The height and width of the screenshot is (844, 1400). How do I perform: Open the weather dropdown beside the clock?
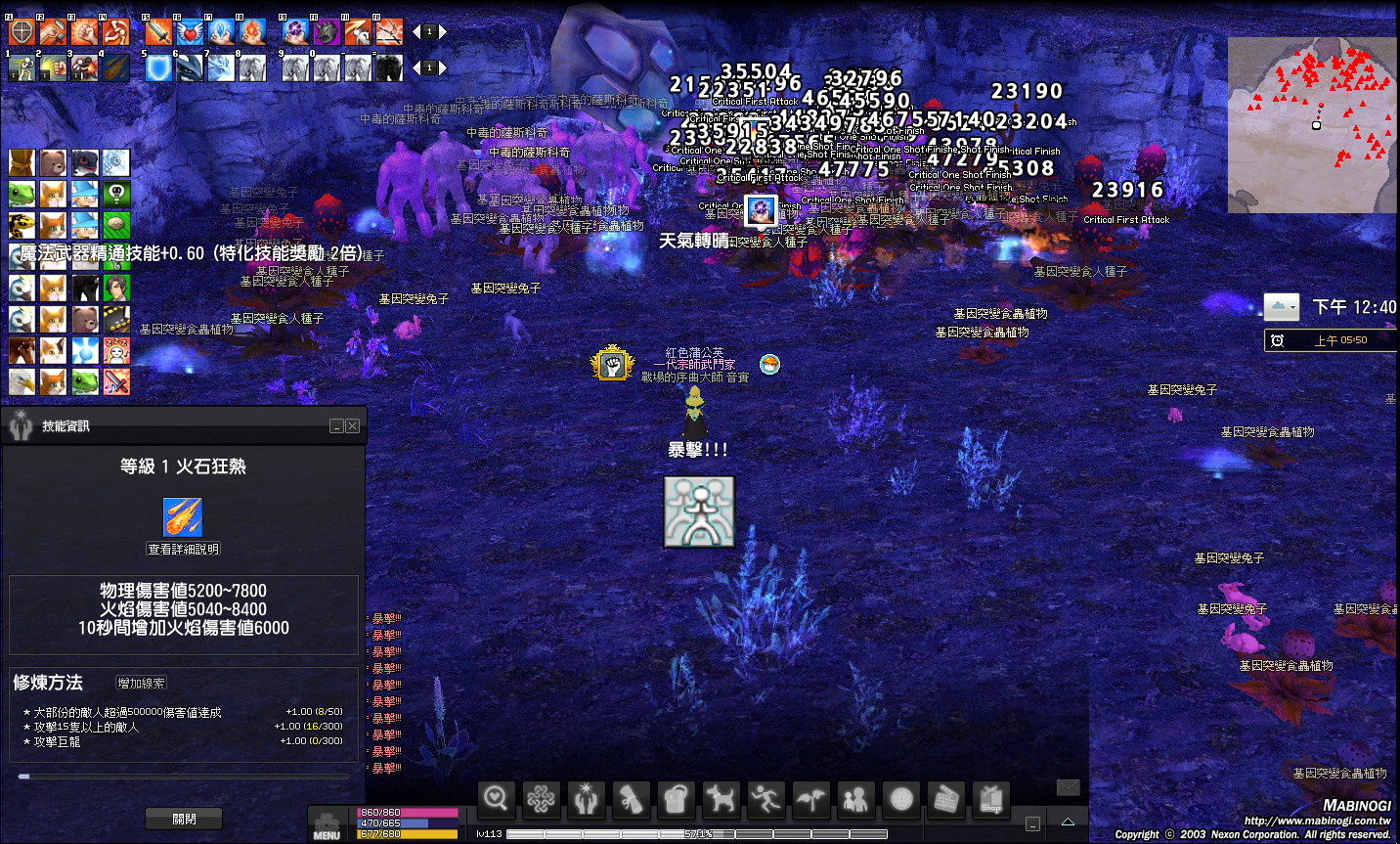(1282, 307)
